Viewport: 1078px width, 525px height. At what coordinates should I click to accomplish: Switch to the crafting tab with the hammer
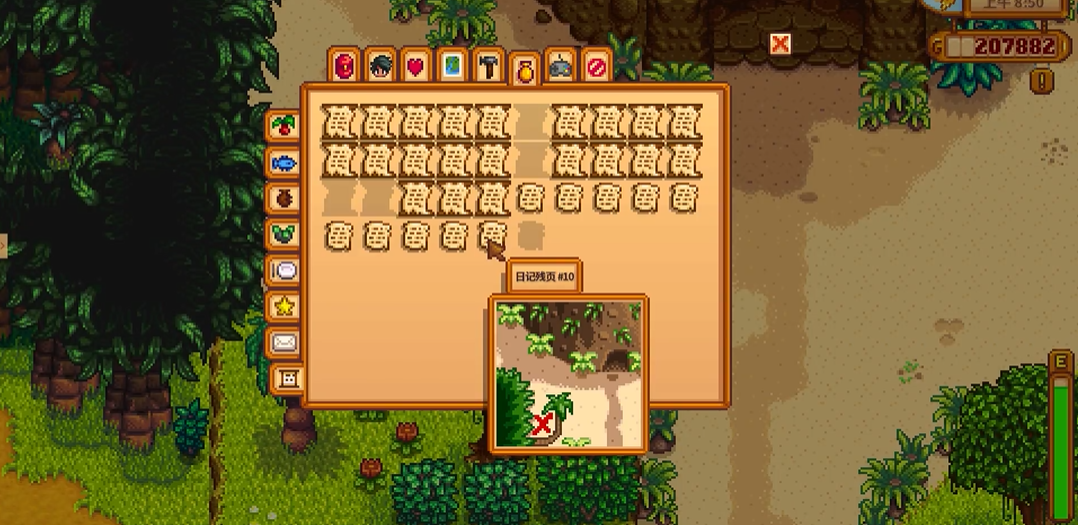click(488, 66)
